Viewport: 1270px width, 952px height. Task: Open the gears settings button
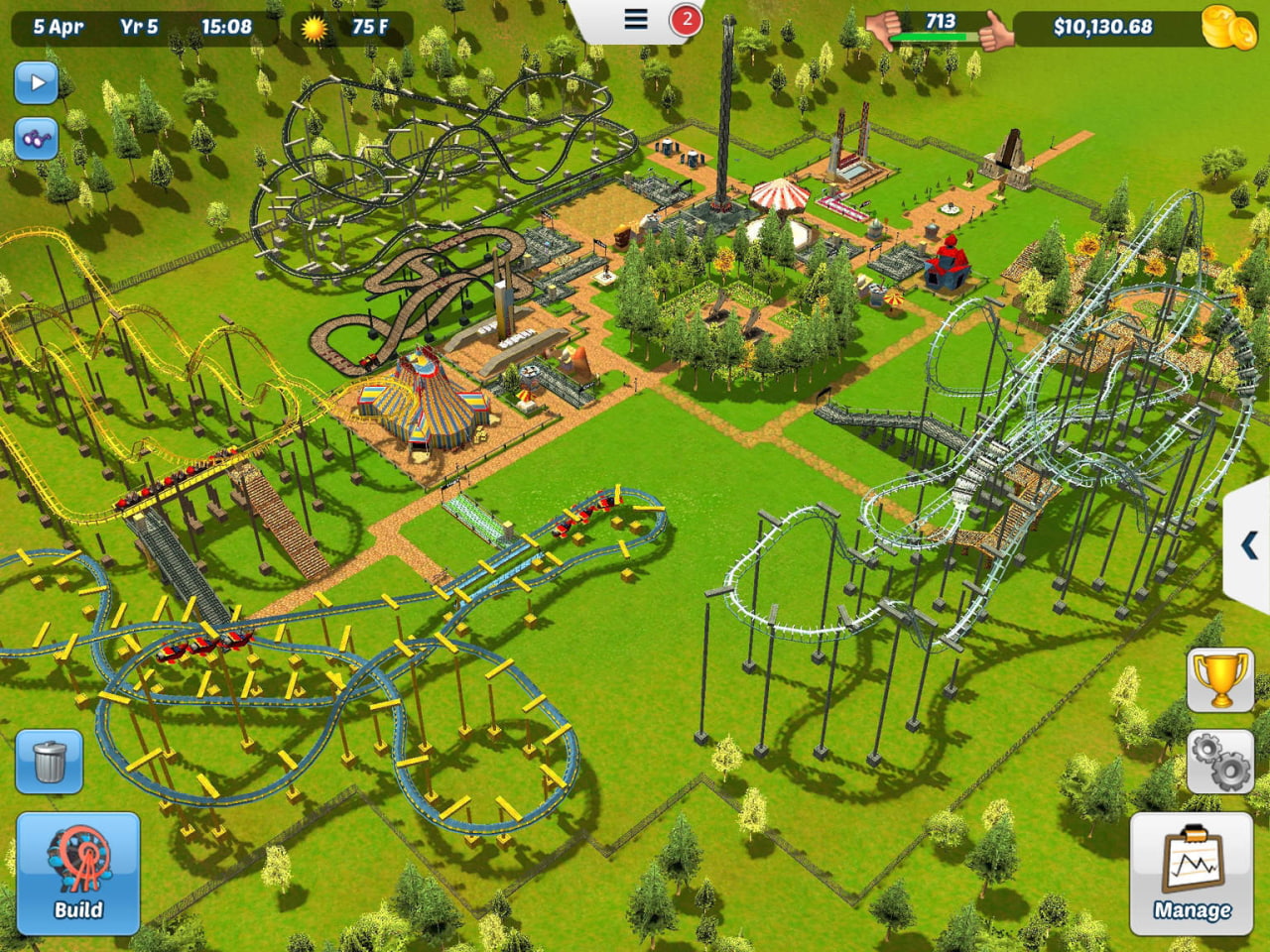pyautogui.click(x=1220, y=762)
